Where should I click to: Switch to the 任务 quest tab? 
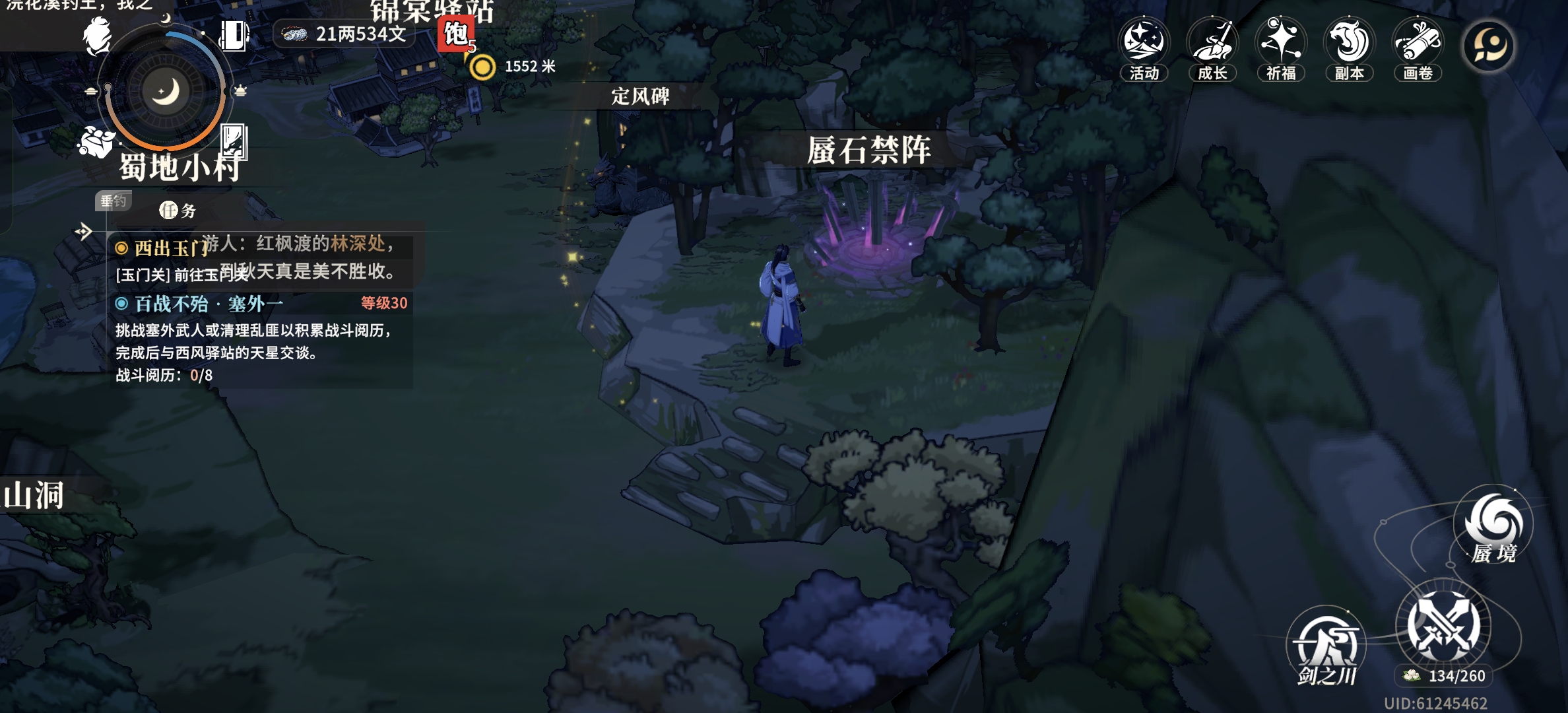pyautogui.click(x=178, y=211)
